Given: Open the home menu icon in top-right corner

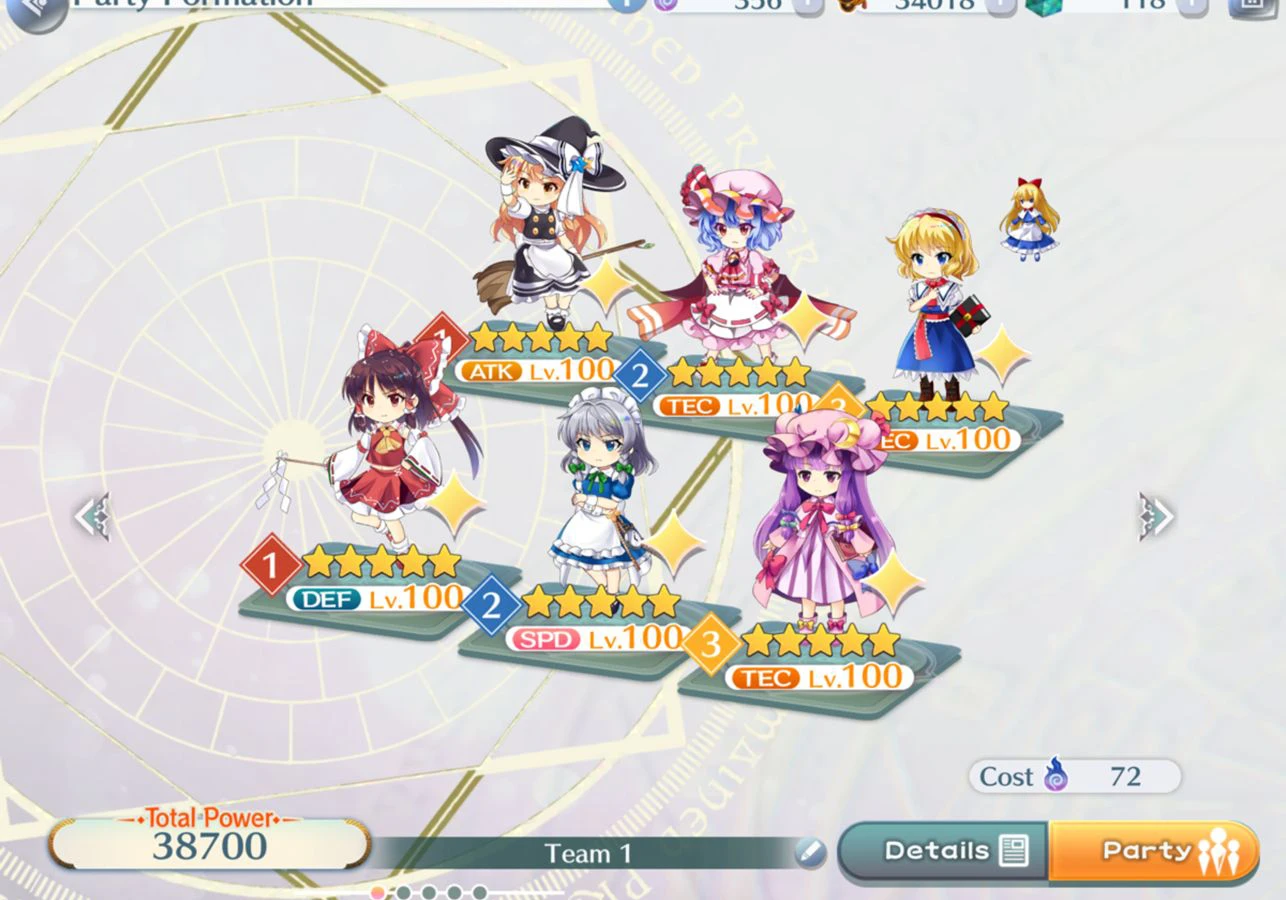Looking at the screenshot, I should [1250, 5].
